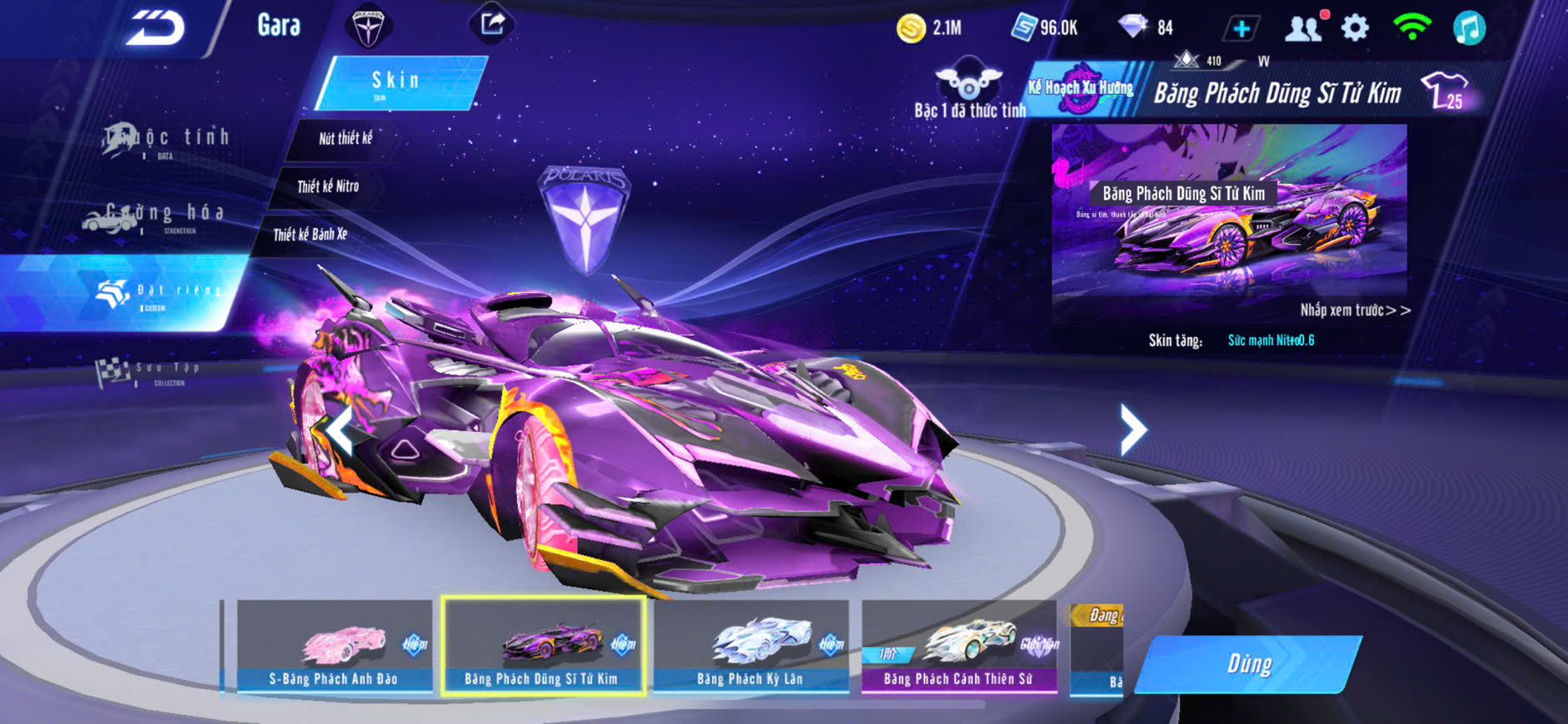
Task: Go back using the arrow button
Action: coord(156,28)
